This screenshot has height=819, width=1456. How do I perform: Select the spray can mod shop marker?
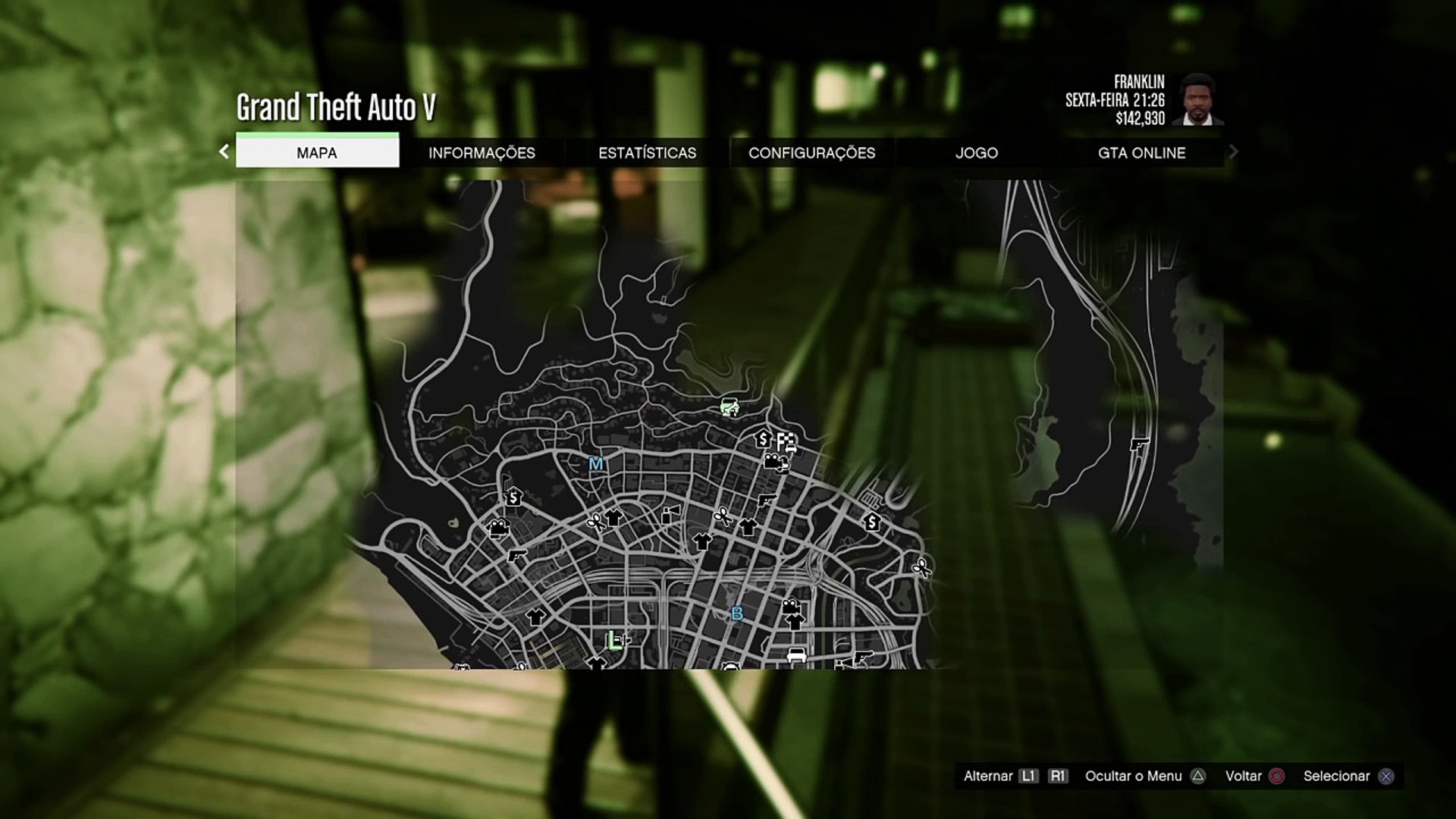click(x=669, y=515)
